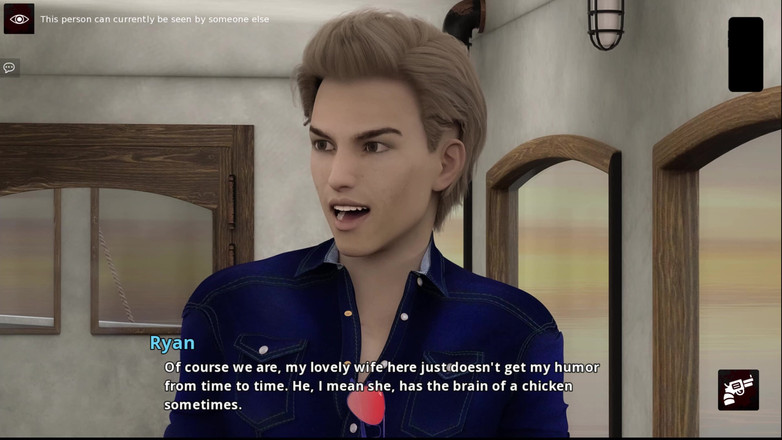Click the eye visibility icon
Image resolution: width=782 pixels, height=440 pixels.
[x=19, y=19]
